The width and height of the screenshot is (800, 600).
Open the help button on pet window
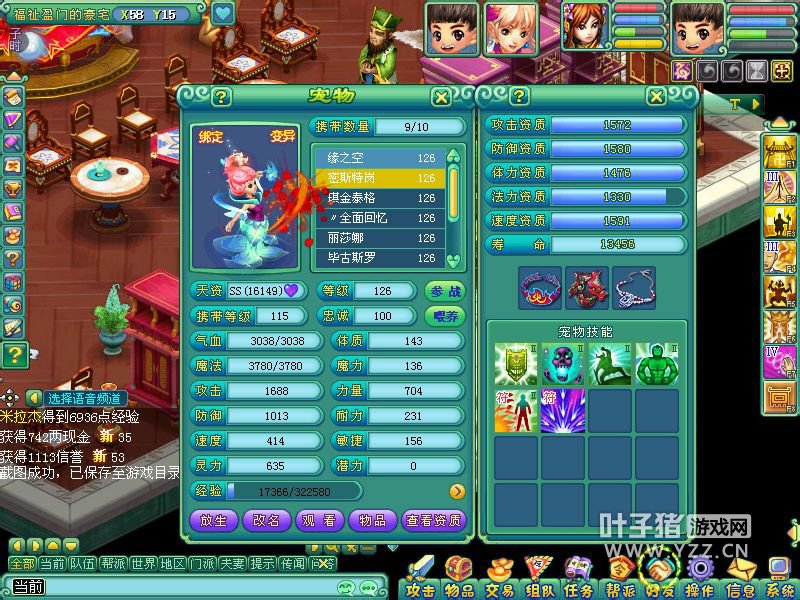(x=221, y=97)
